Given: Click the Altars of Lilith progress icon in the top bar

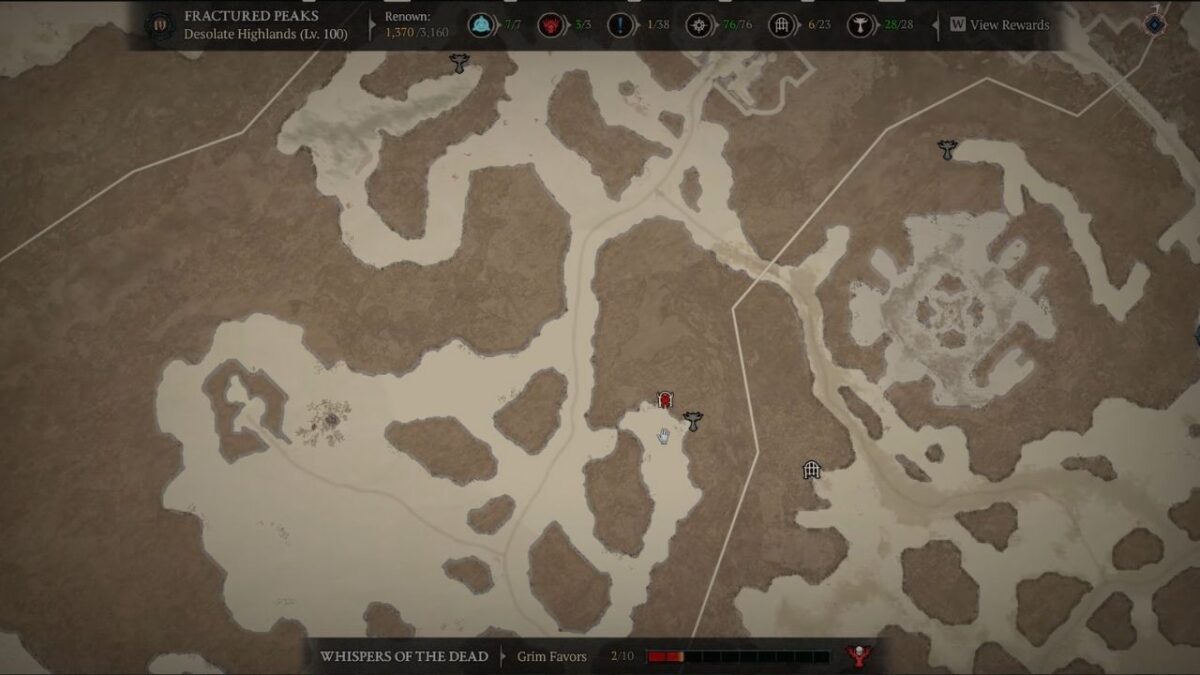Looking at the screenshot, I should pyautogui.click(x=858, y=25).
